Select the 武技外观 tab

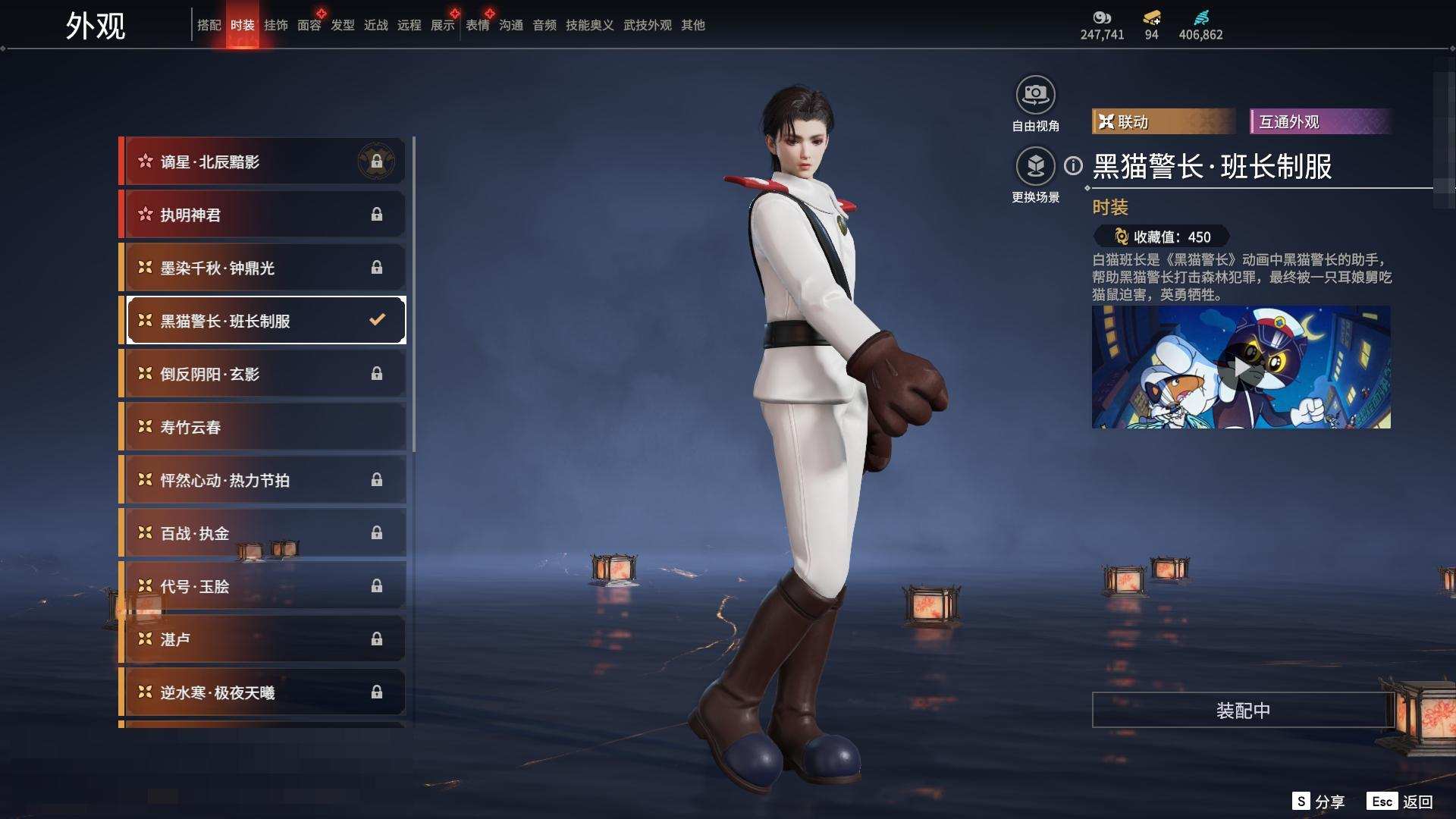pyautogui.click(x=647, y=25)
